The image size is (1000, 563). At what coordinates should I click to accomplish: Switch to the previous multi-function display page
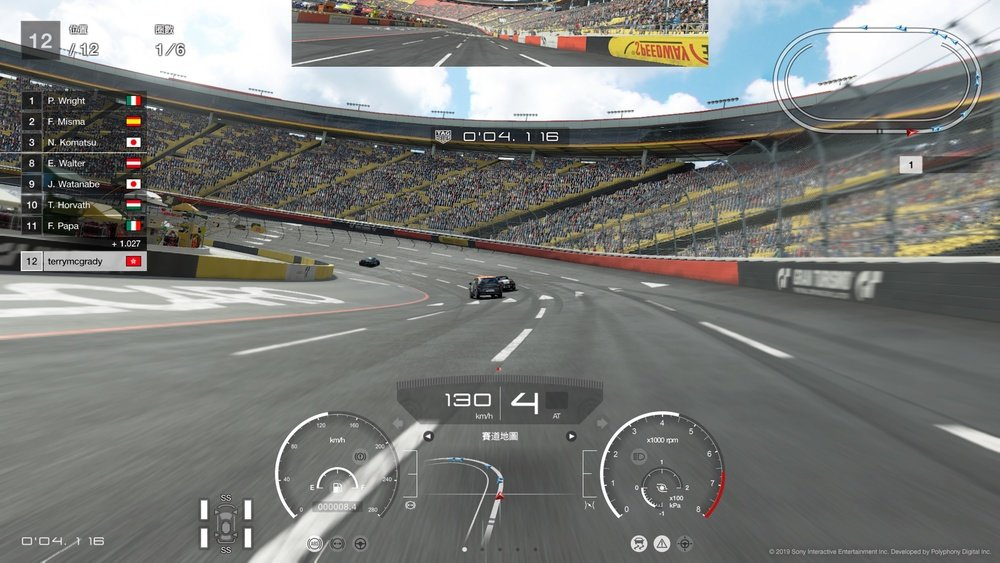point(429,436)
